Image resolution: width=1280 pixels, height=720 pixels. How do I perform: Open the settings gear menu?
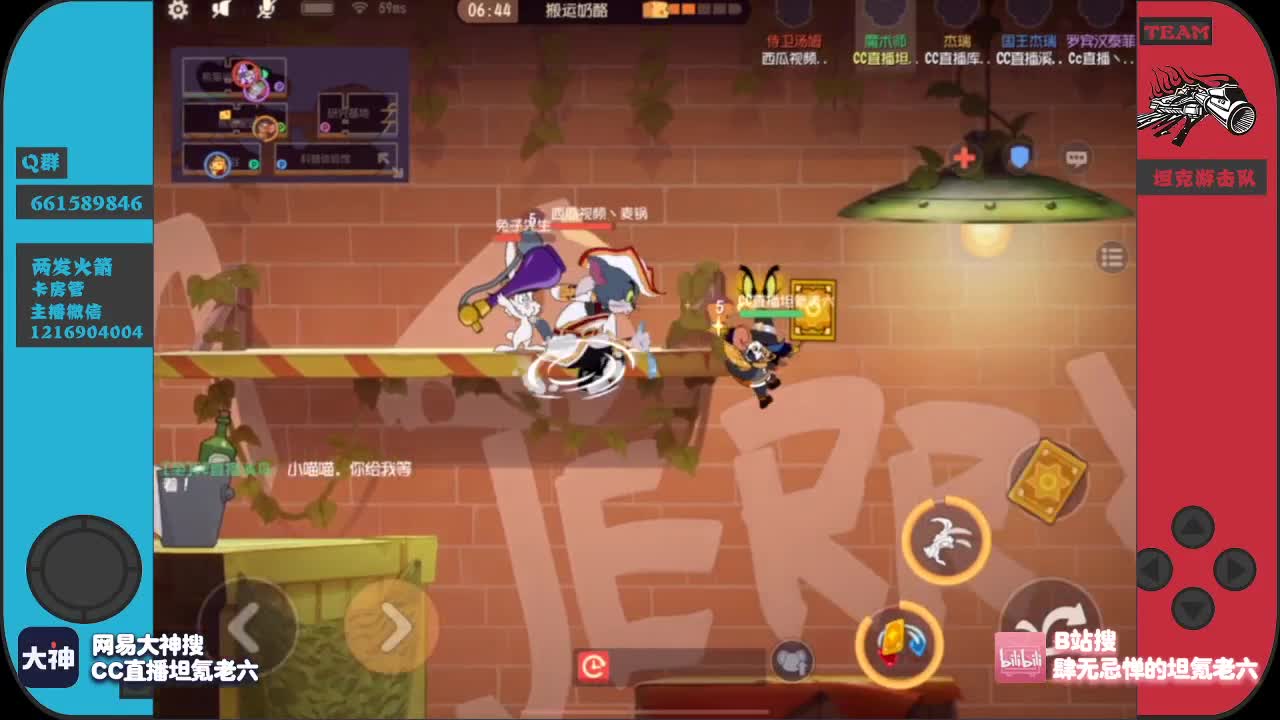(177, 11)
